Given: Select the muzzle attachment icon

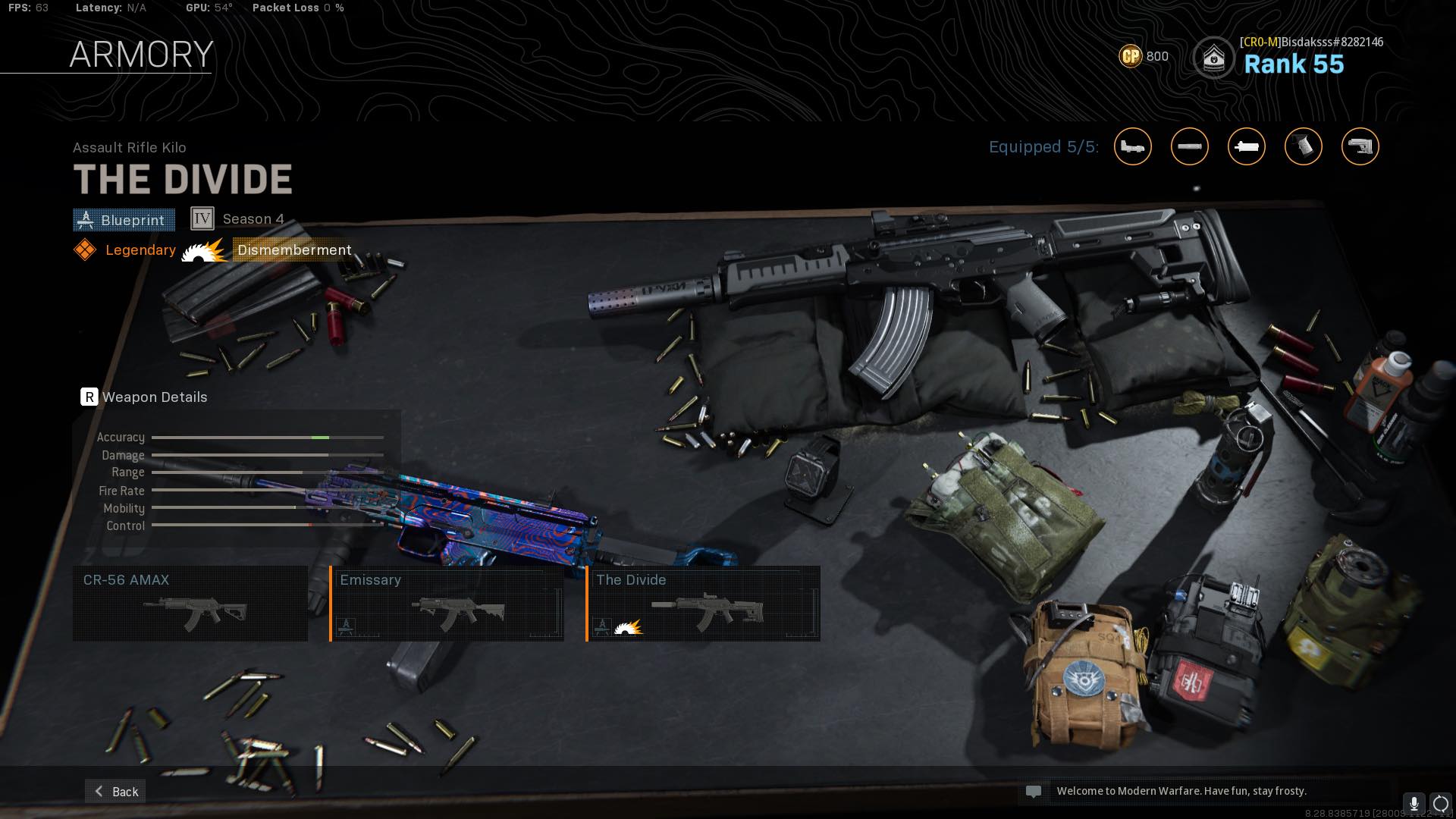Looking at the screenshot, I should pyautogui.click(x=1134, y=146).
